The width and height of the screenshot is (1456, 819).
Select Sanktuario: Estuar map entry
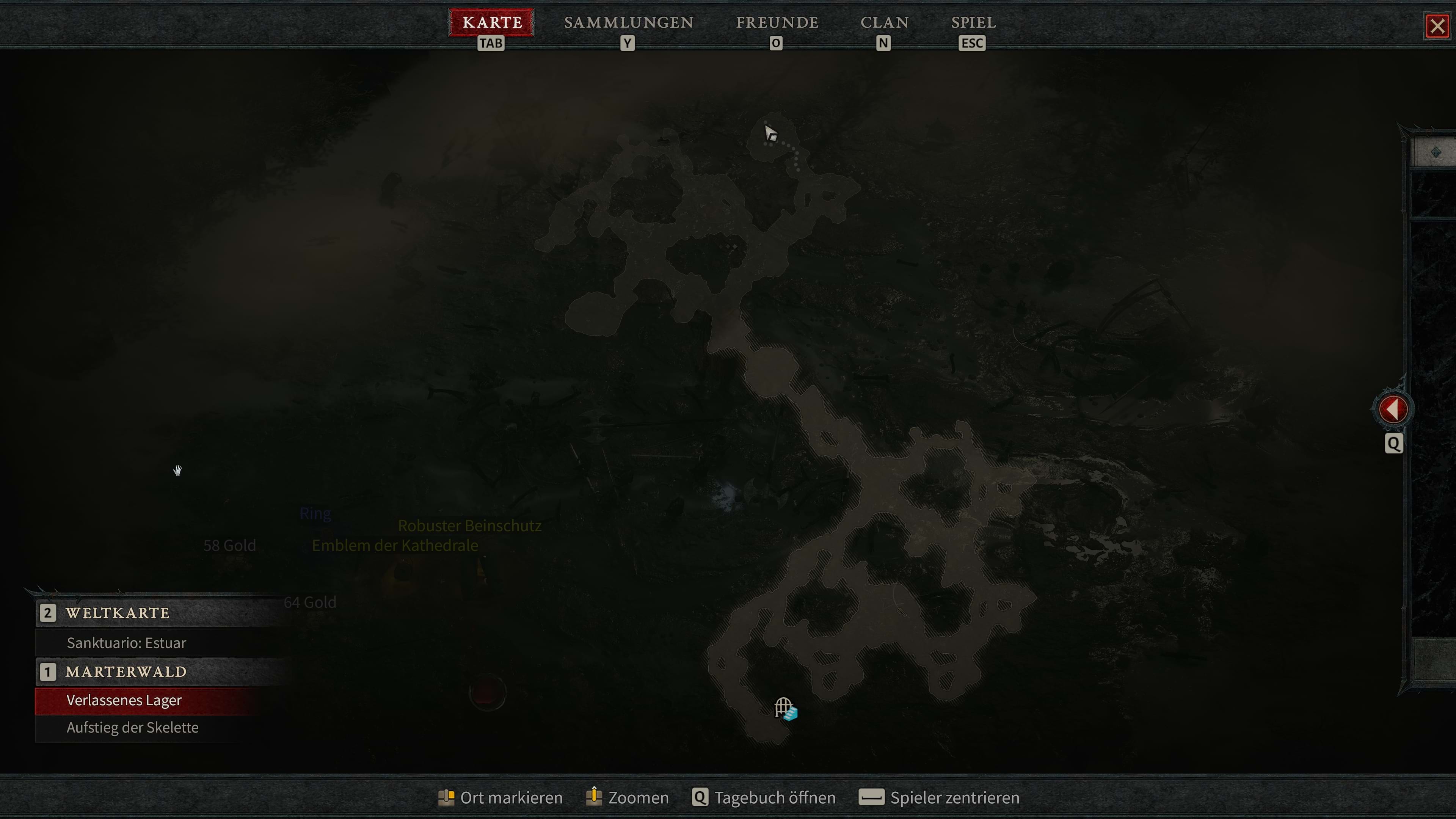126,643
